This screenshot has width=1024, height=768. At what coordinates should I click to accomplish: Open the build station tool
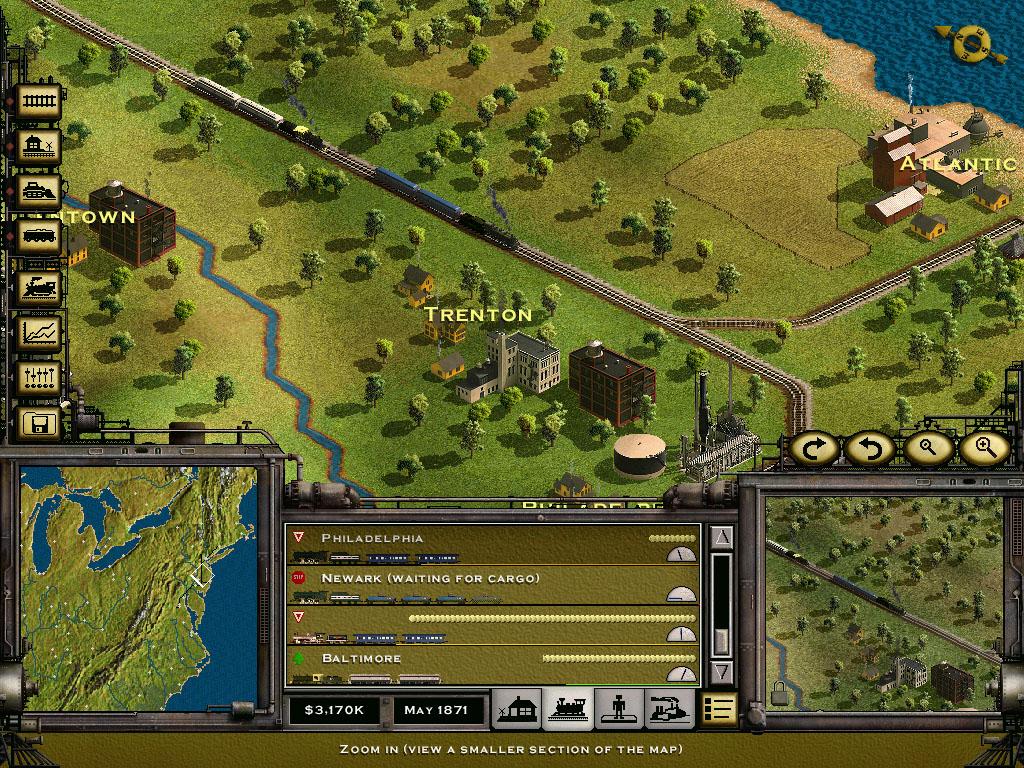click(40, 147)
